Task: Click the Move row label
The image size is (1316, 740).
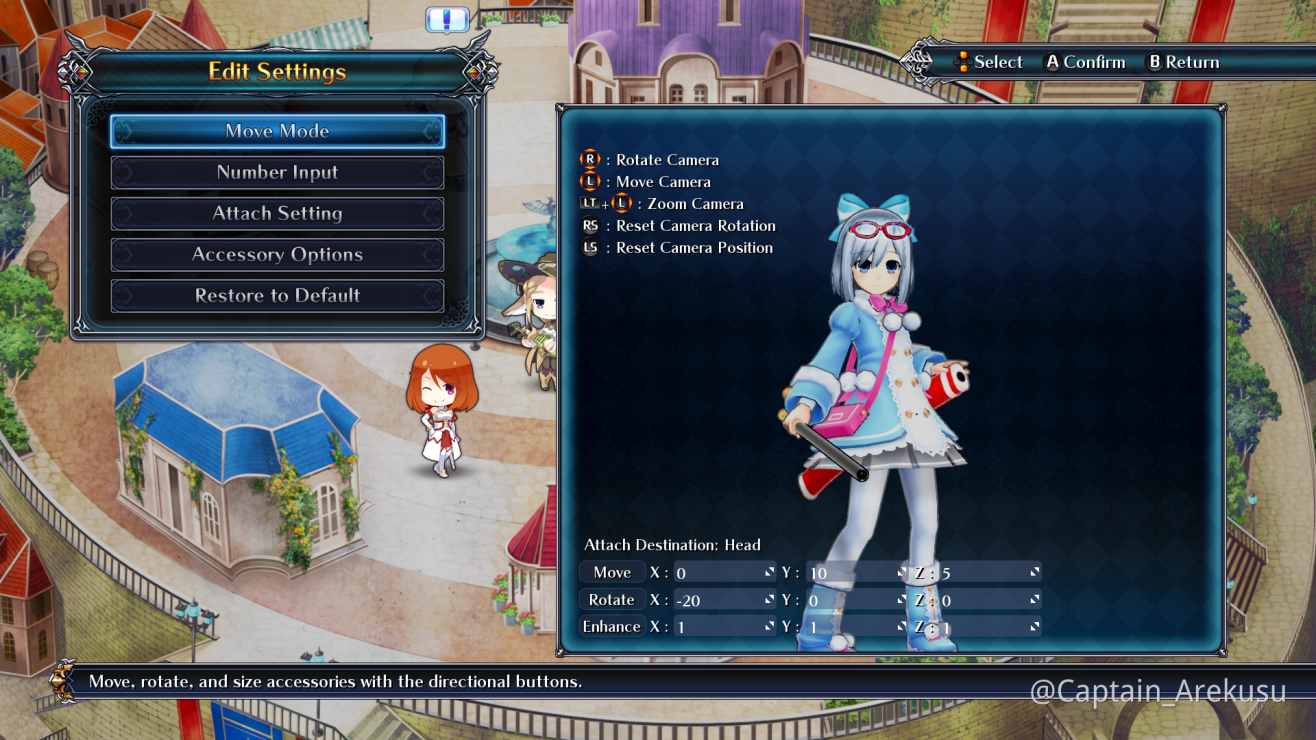Action: coord(612,573)
